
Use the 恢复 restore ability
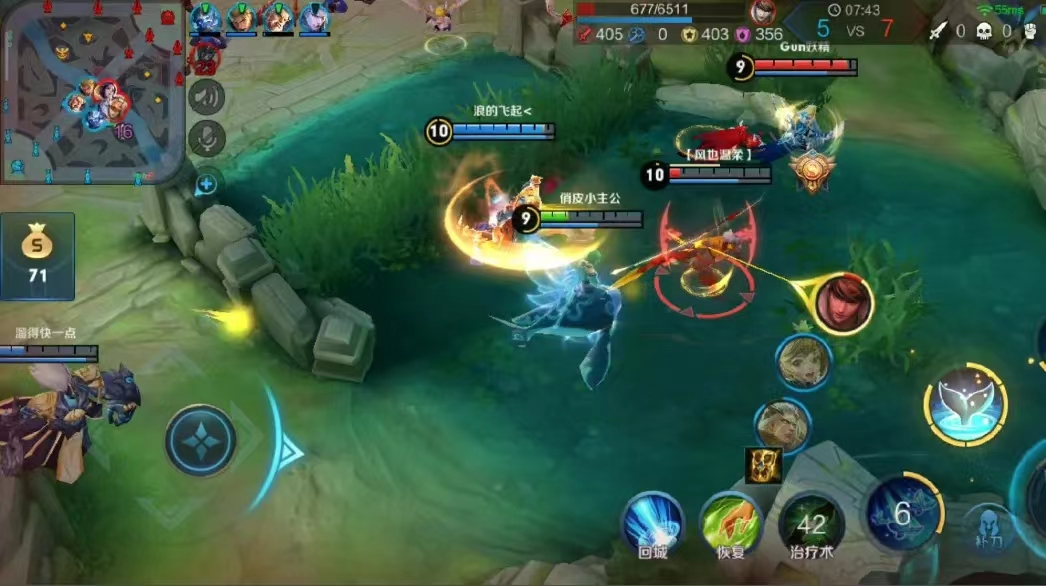[x=731, y=523]
